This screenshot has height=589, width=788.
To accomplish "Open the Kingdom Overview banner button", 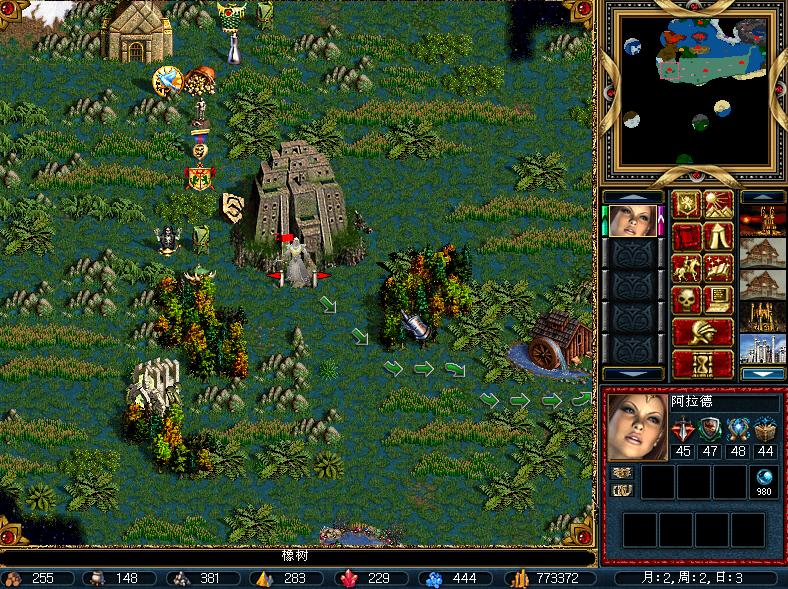I will 685,204.
